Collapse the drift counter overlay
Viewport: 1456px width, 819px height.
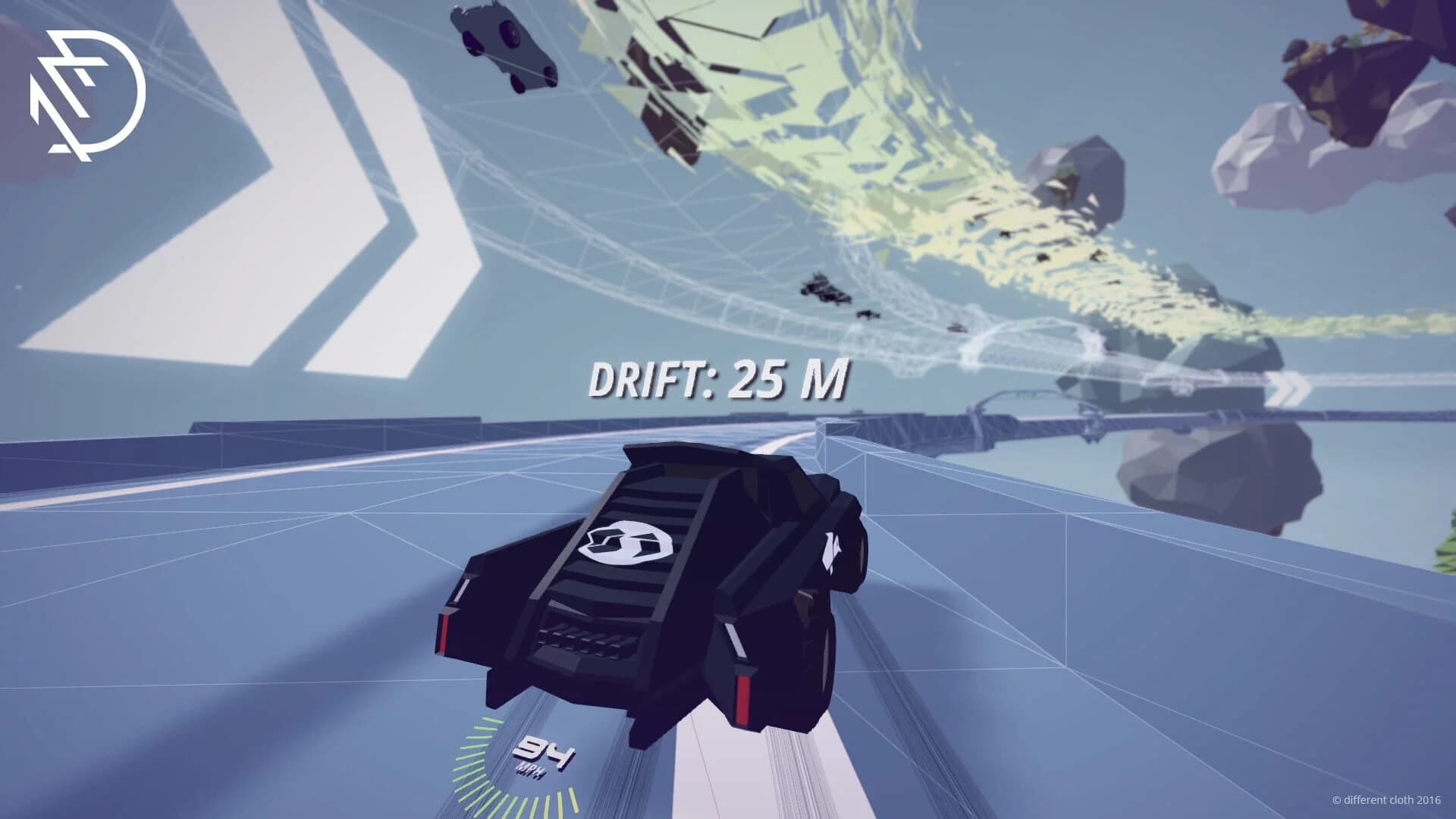tap(720, 379)
